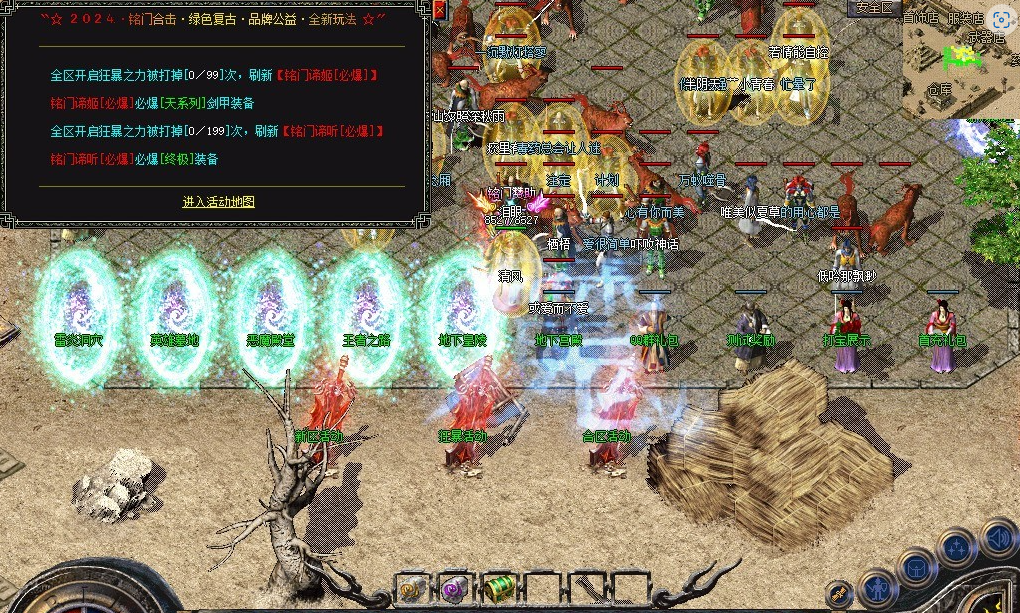The image size is (1020, 613).
Task: Open the bag round button
Action: coord(917,568)
